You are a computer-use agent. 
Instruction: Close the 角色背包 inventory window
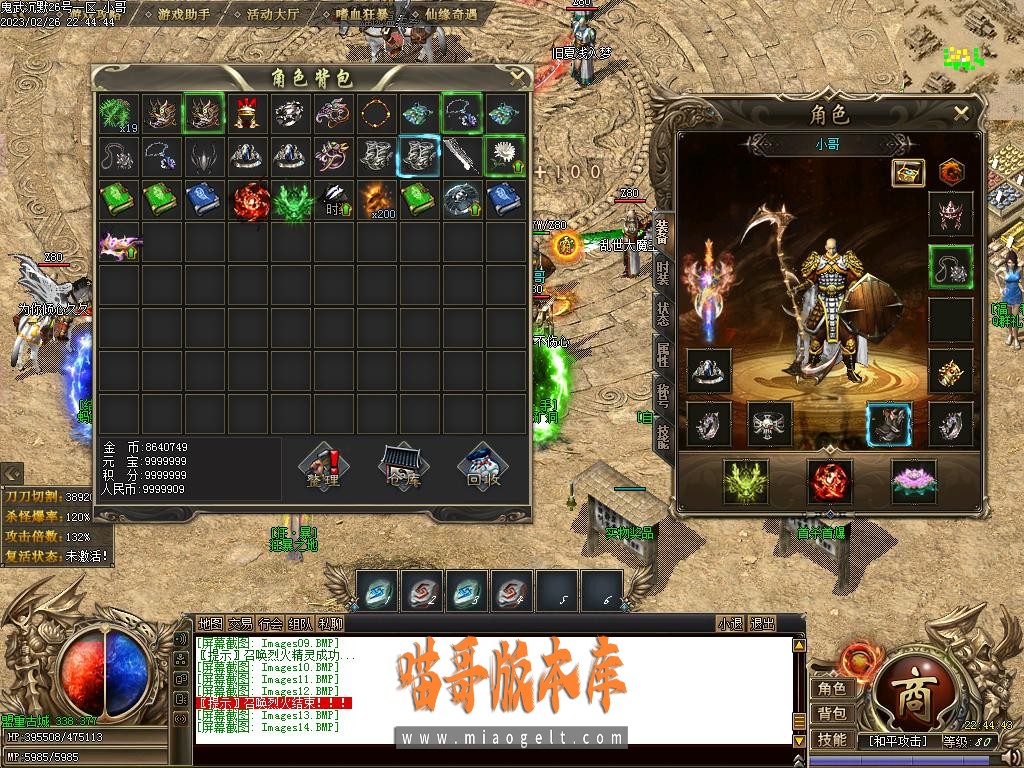point(517,76)
